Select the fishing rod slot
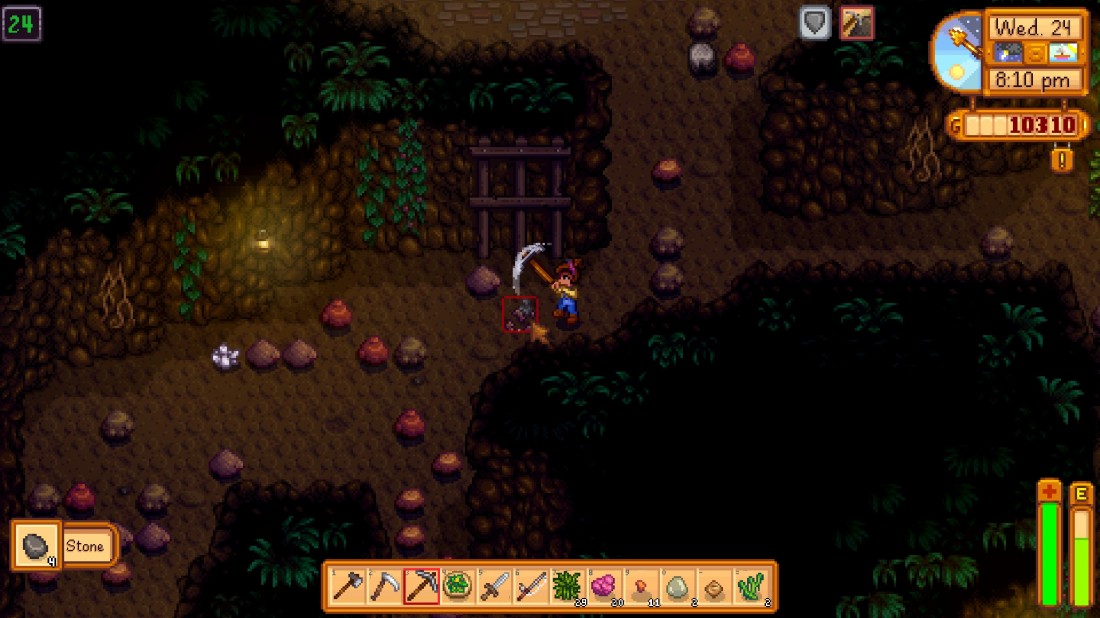The image size is (1100, 618). [x=533, y=587]
